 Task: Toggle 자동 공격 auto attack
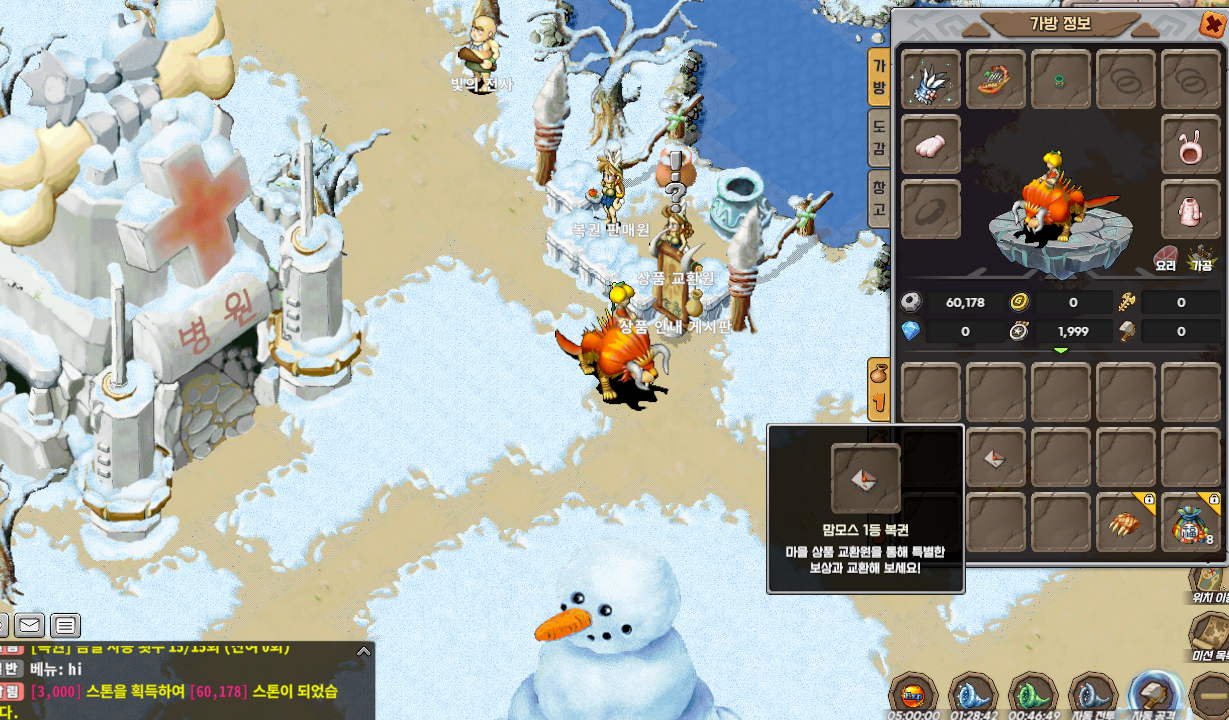click(x=1153, y=694)
